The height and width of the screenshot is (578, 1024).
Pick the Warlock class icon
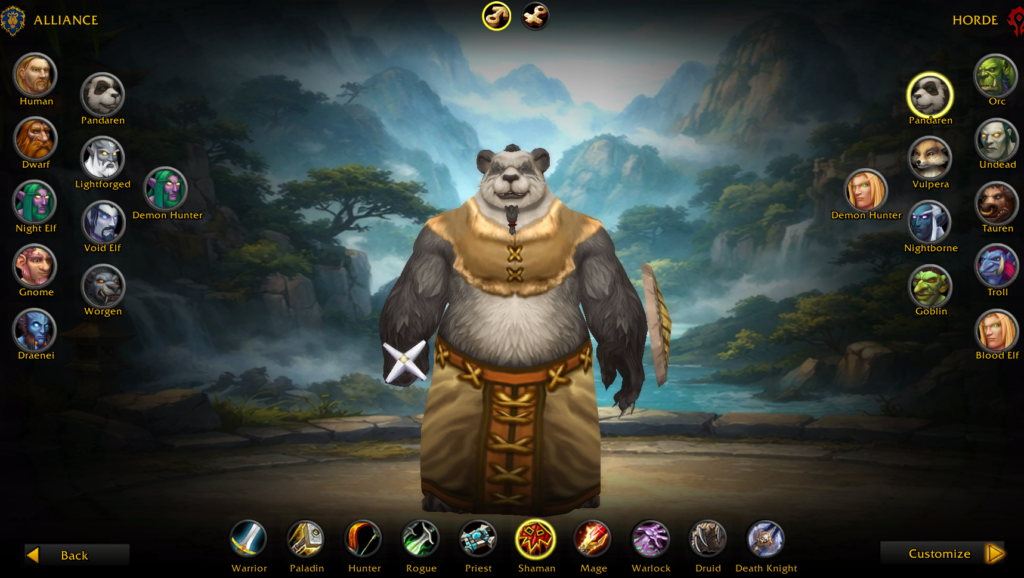(x=651, y=539)
